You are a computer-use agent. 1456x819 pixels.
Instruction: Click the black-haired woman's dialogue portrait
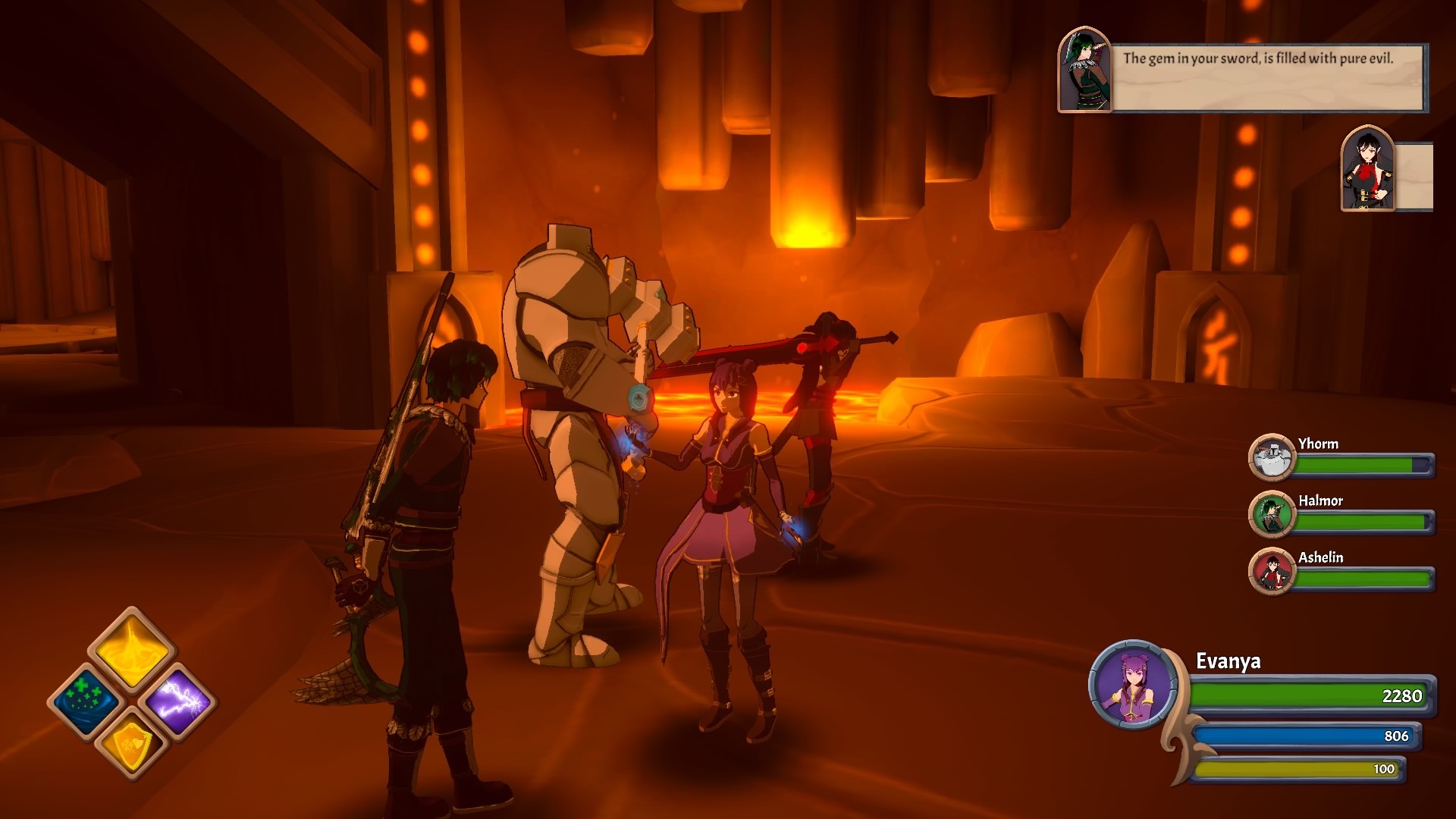tap(1367, 170)
